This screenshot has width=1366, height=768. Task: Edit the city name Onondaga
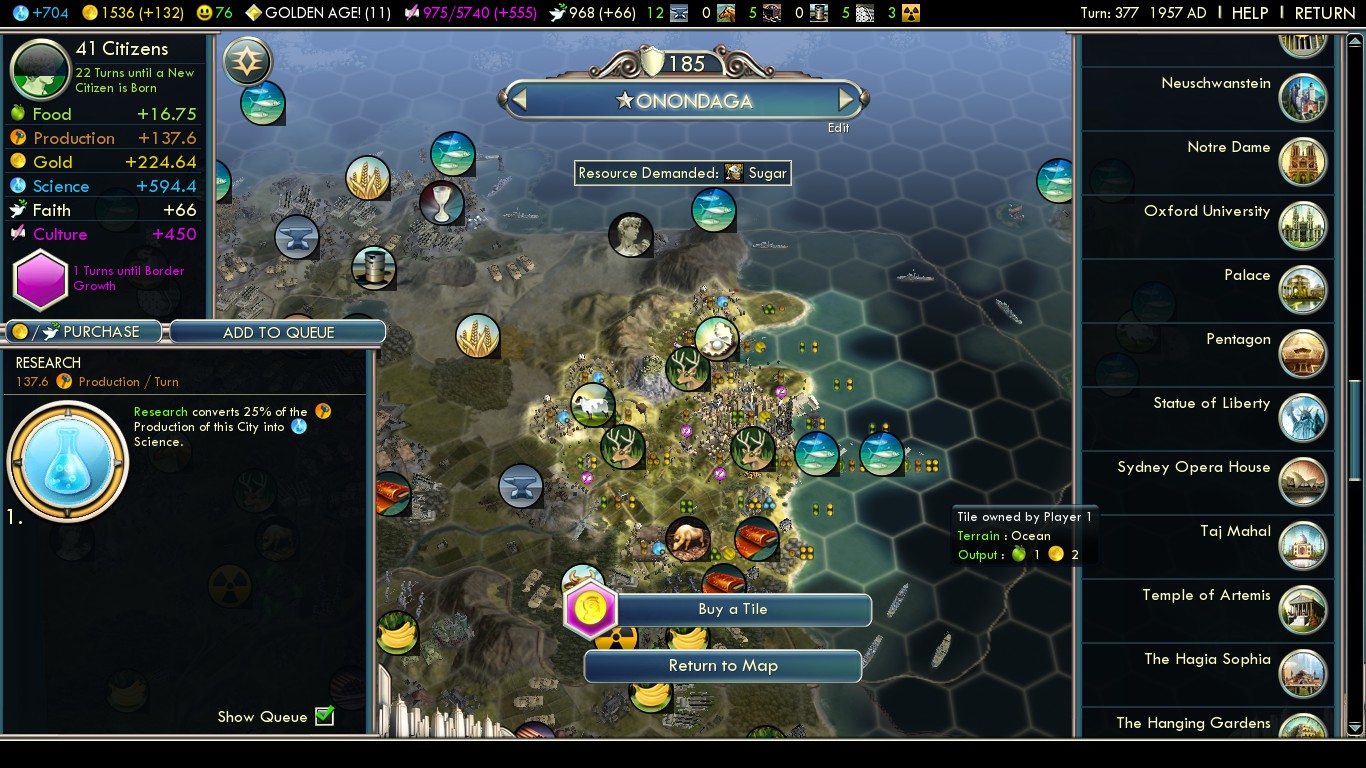[838, 128]
